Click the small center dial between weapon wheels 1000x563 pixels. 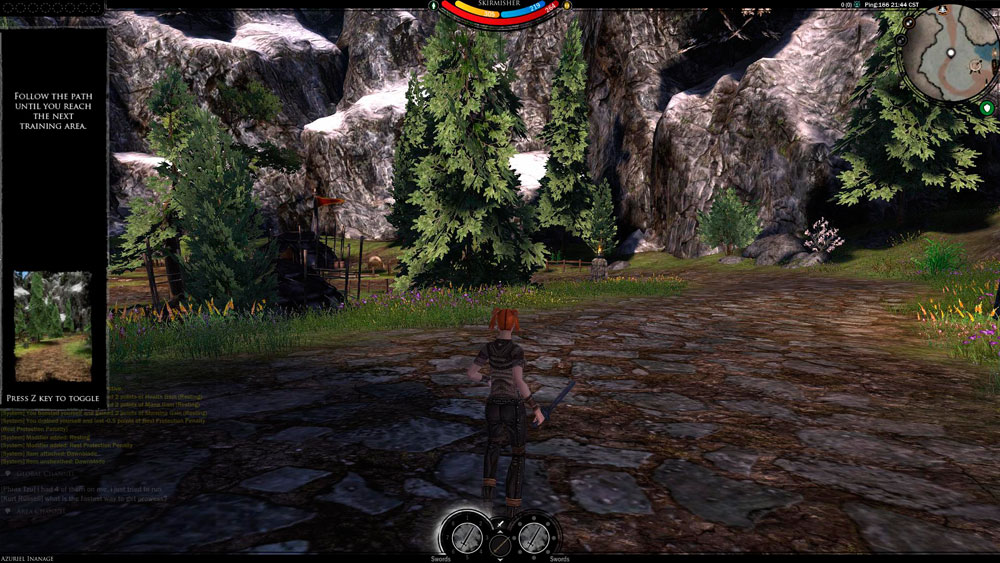[x=500, y=546]
